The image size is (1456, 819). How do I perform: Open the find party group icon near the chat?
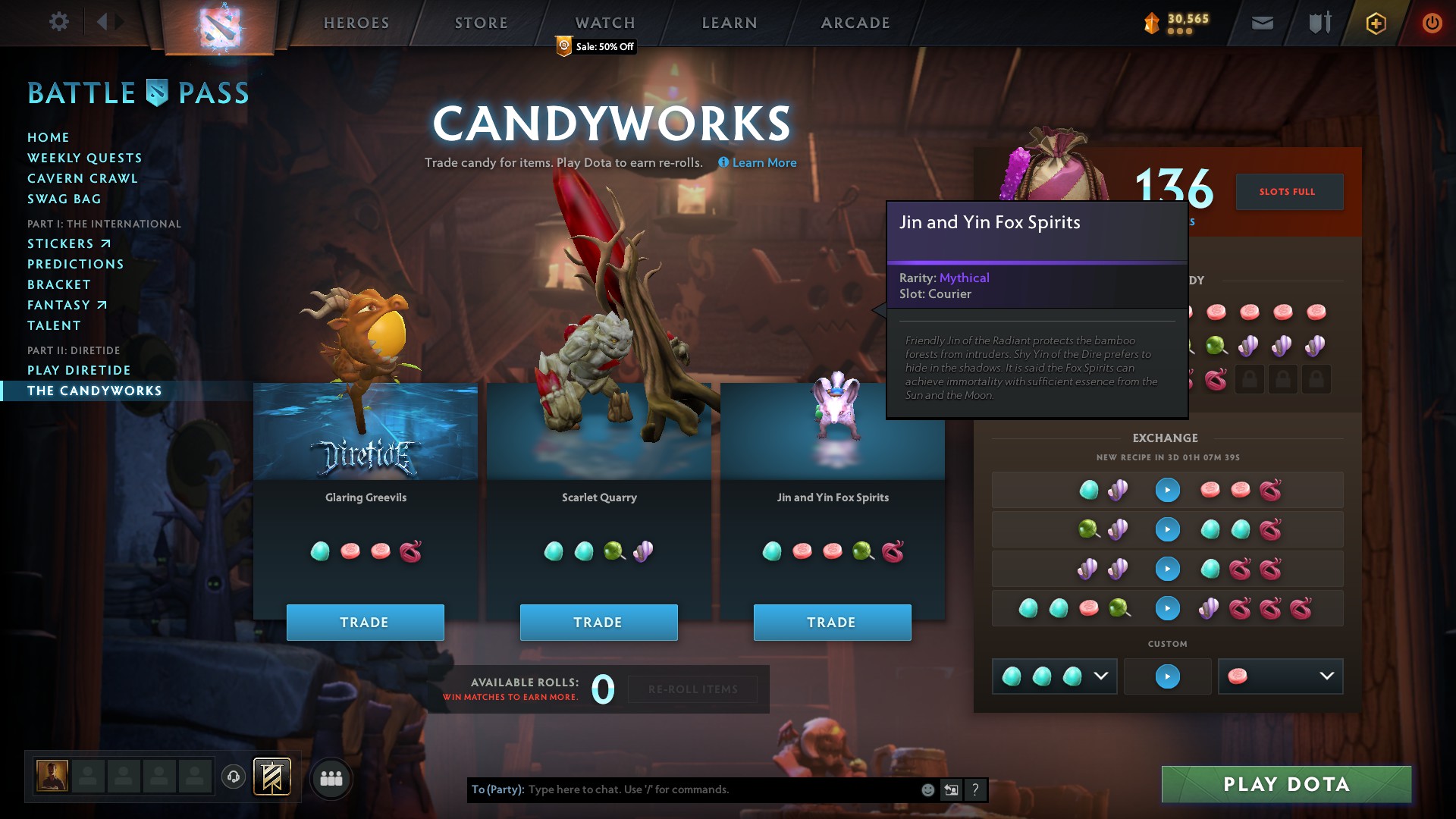point(331,777)
